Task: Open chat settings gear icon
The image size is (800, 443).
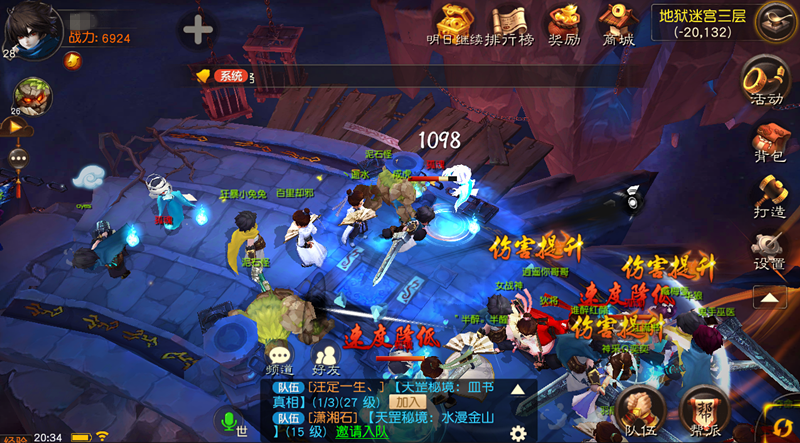Action: click(x=518, y=433)
